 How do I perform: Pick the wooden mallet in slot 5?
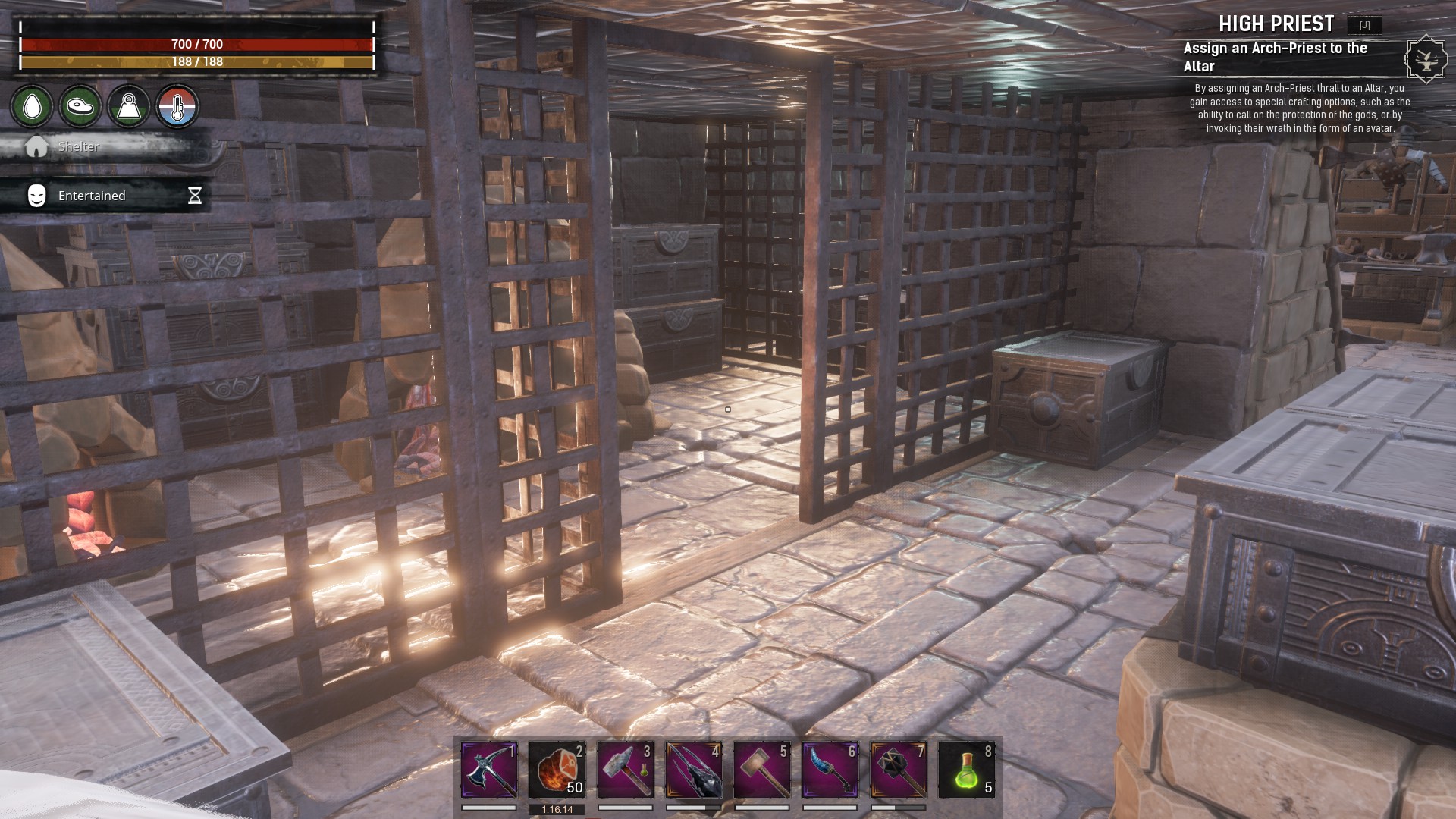click(762, 770)
